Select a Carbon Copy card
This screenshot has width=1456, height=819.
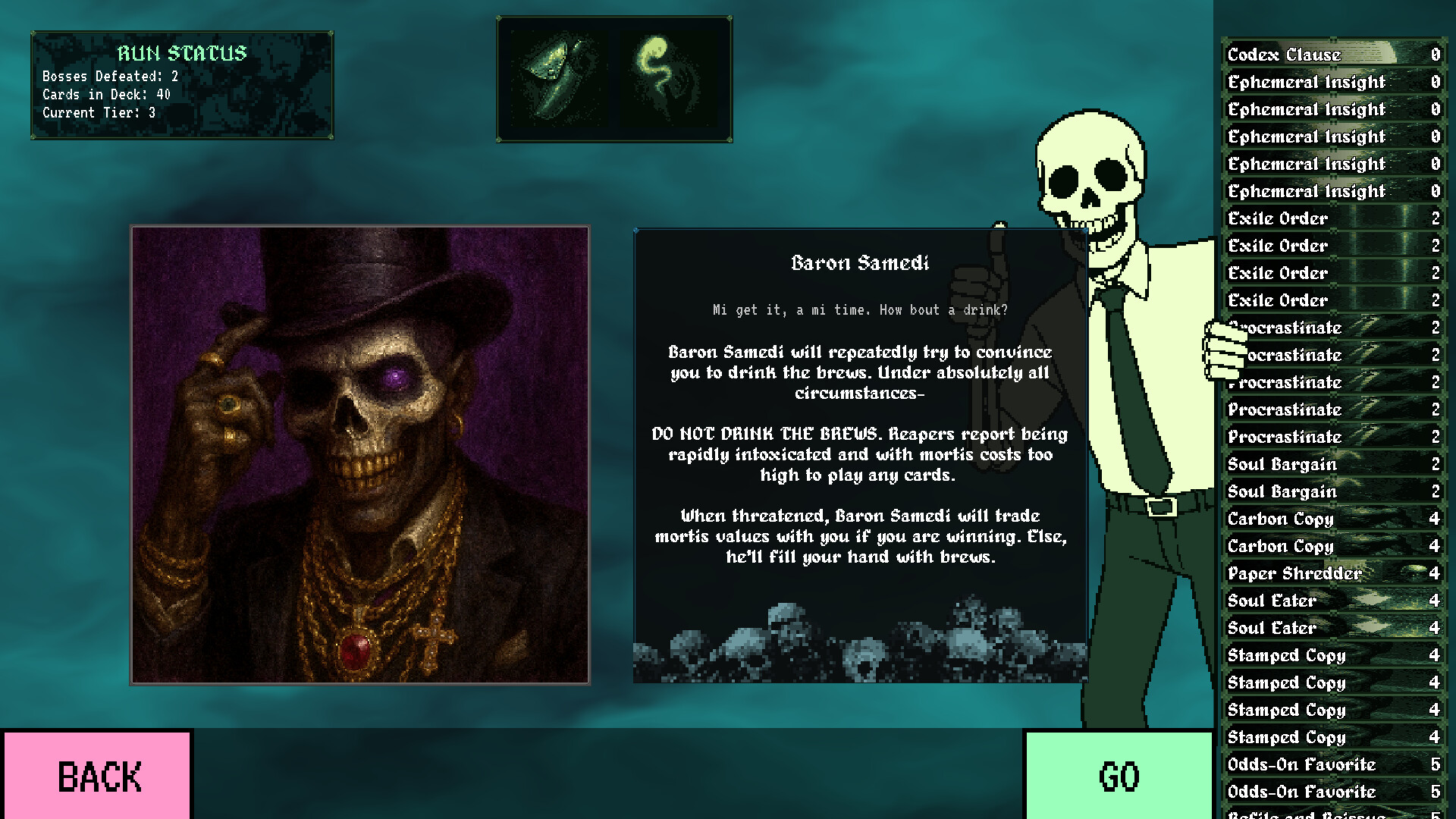[1280, 519]
